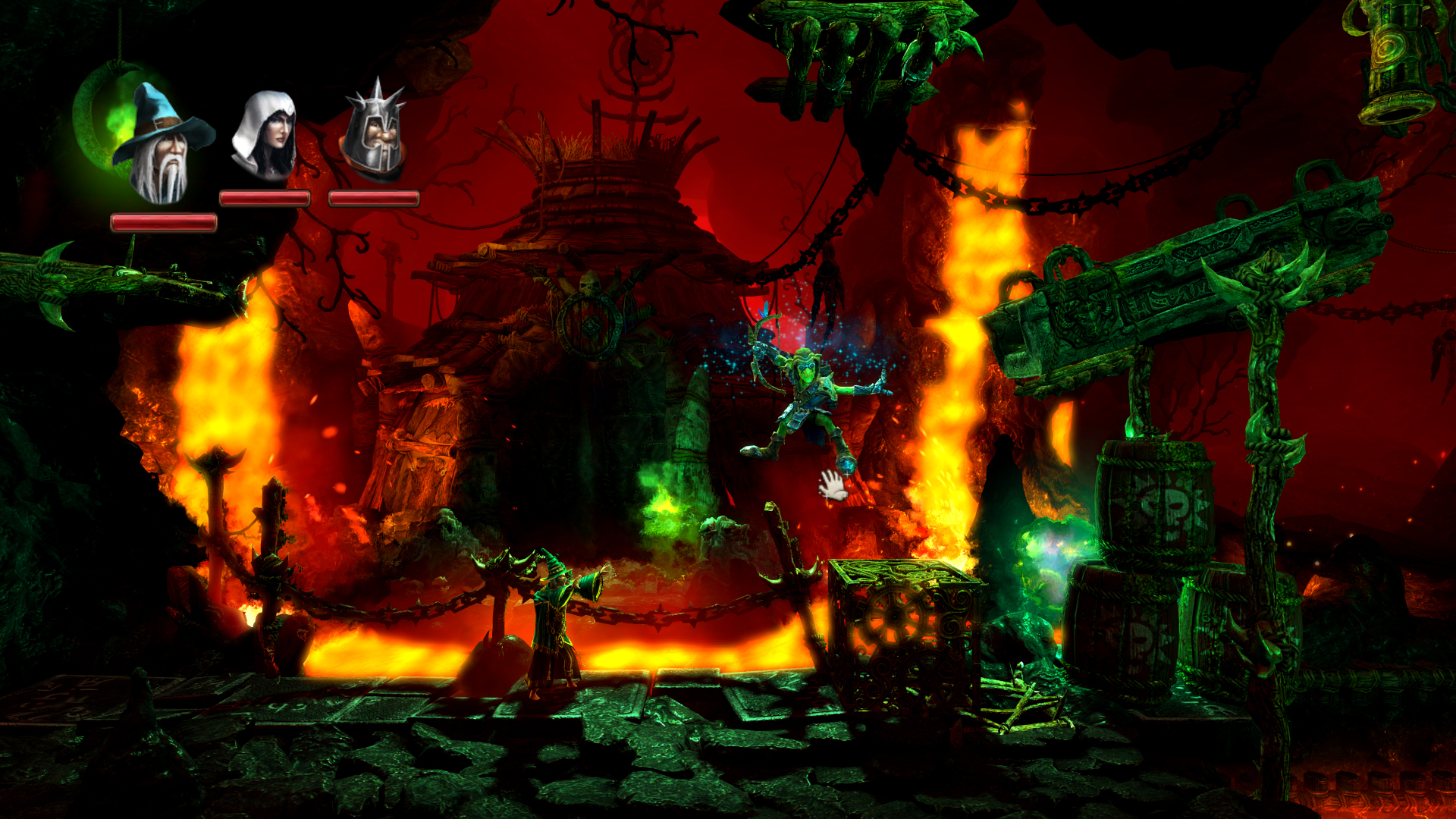Switch to the hooded thief portrait
1456x819 pixels.
265,135
